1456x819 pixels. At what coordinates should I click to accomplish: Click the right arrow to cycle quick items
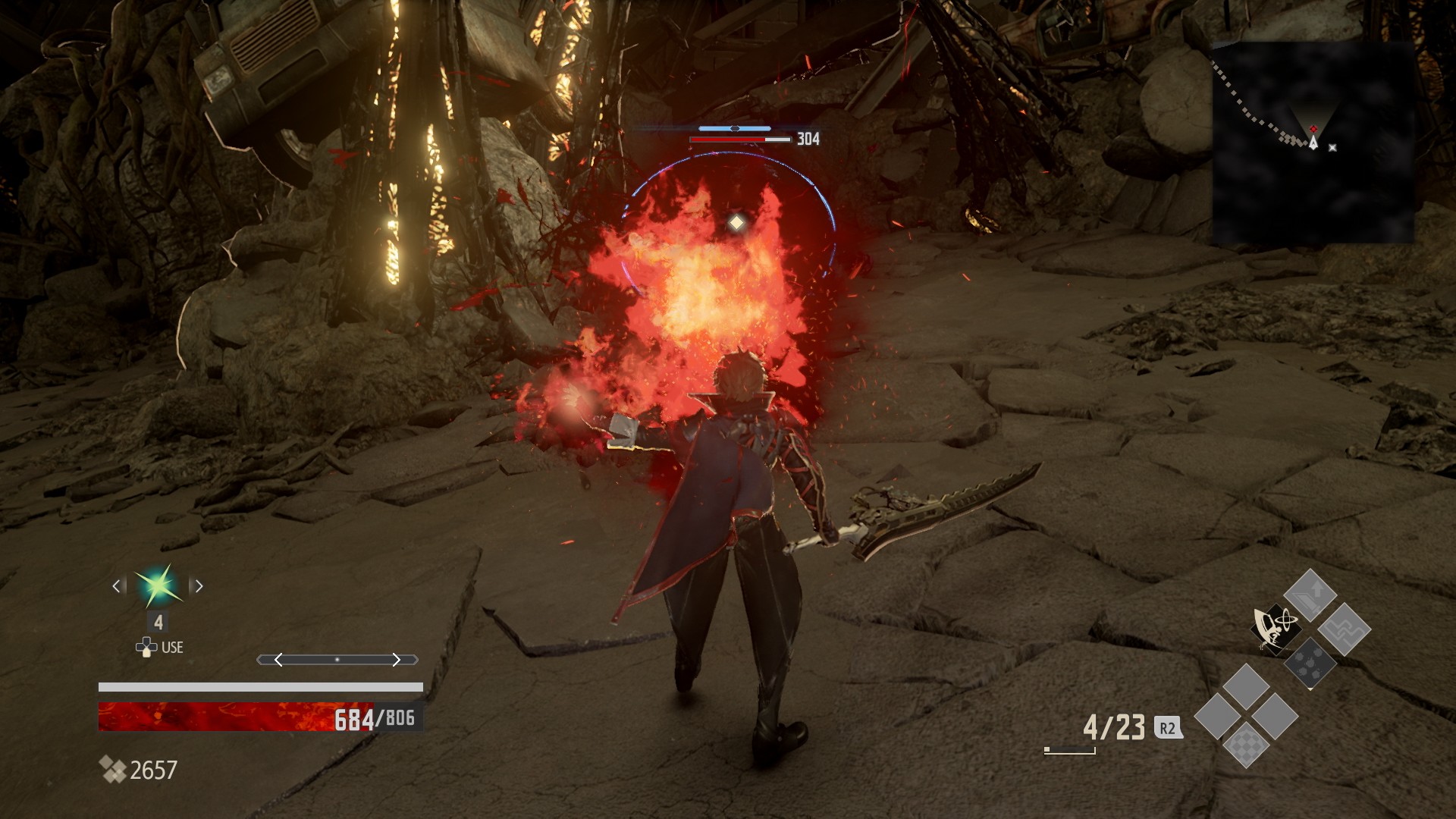tap(199, 587)
